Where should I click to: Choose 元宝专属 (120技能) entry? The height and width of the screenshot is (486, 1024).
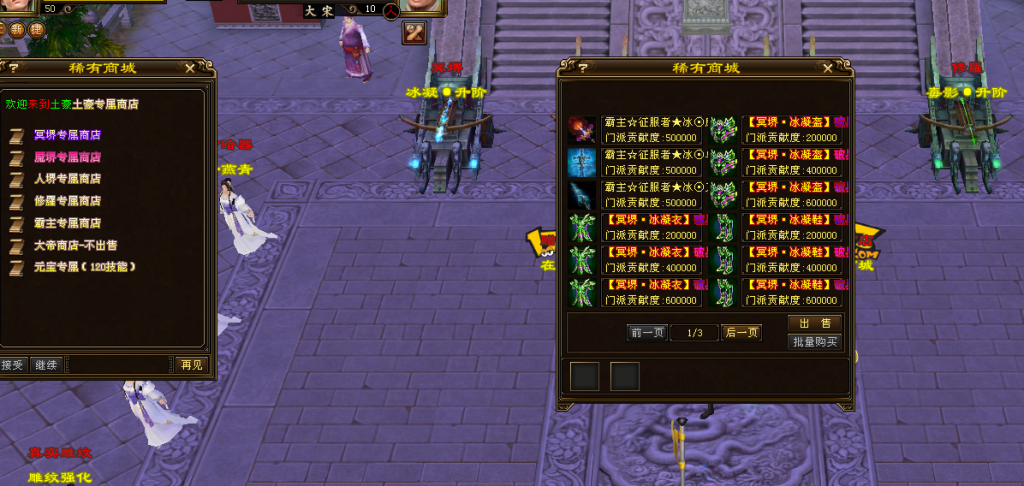coord(84,267)
